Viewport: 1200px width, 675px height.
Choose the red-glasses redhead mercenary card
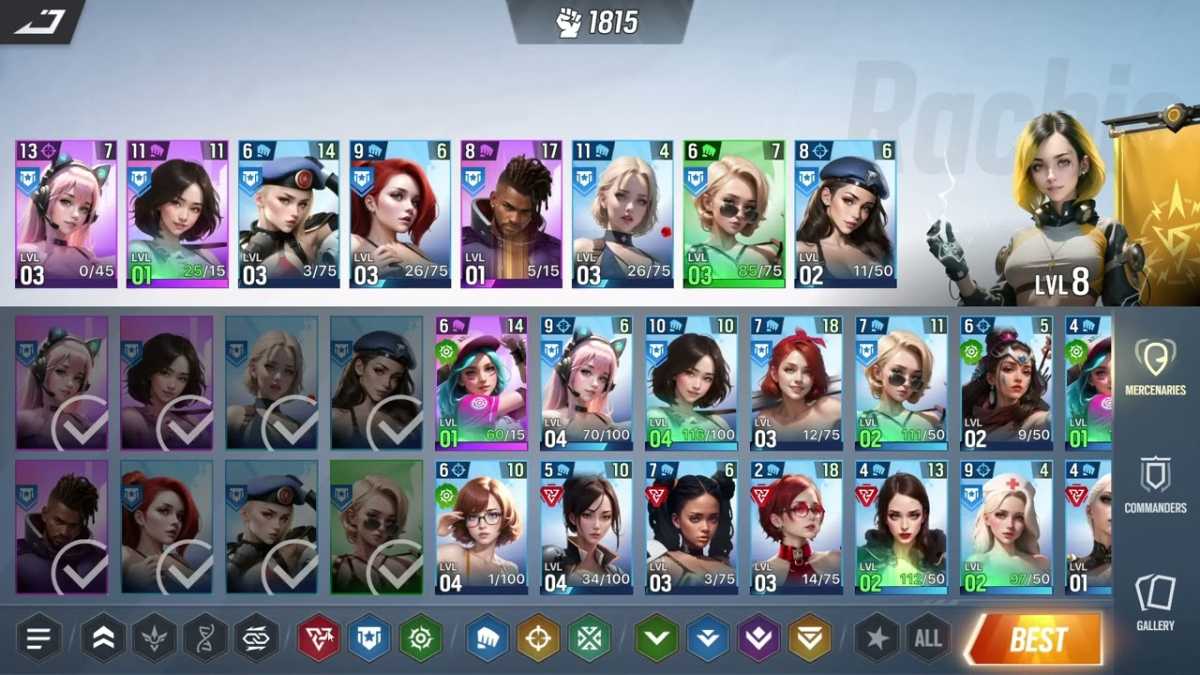(x=796, y=527)
